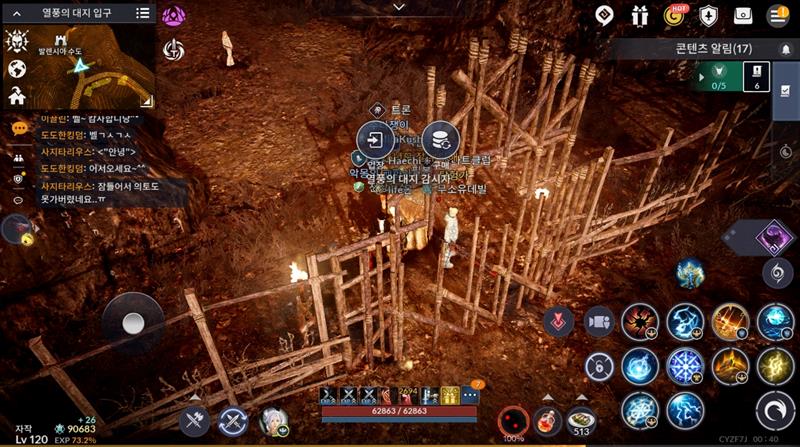
Task: Tap the purchase coin stack button
Action: 440,140
